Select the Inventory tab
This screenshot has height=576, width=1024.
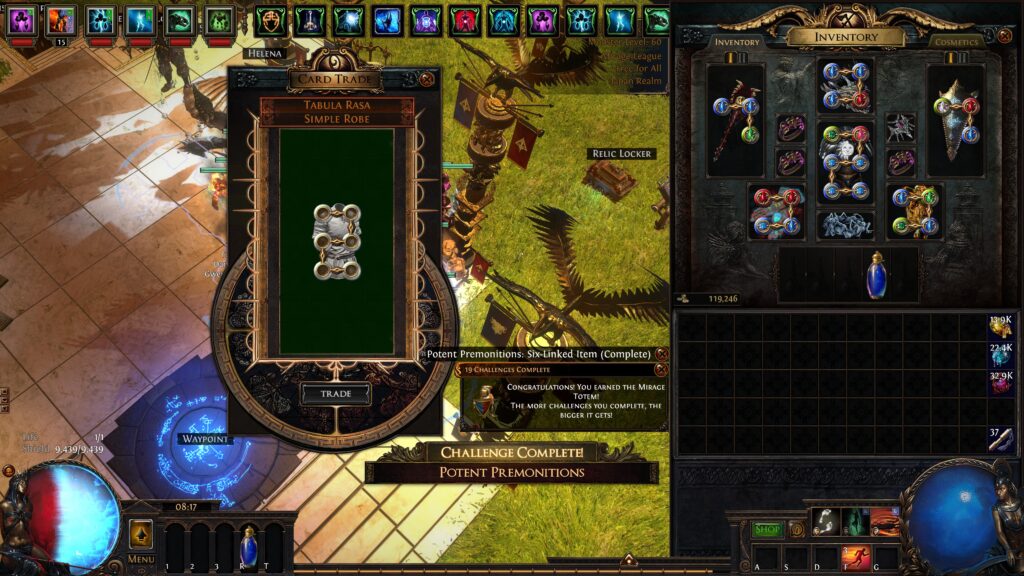tap(737, 42)
